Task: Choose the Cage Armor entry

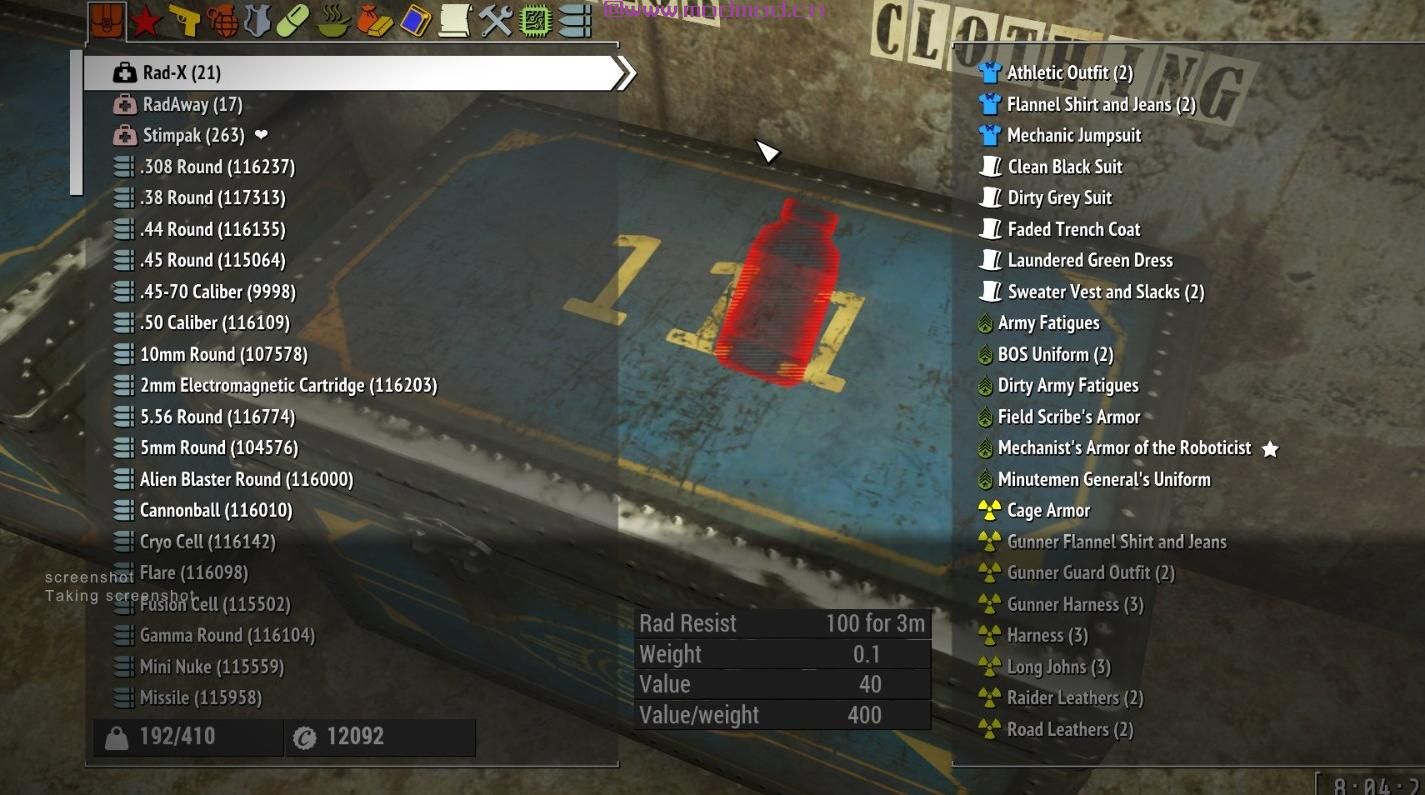Action: [x=1048, y=510]
